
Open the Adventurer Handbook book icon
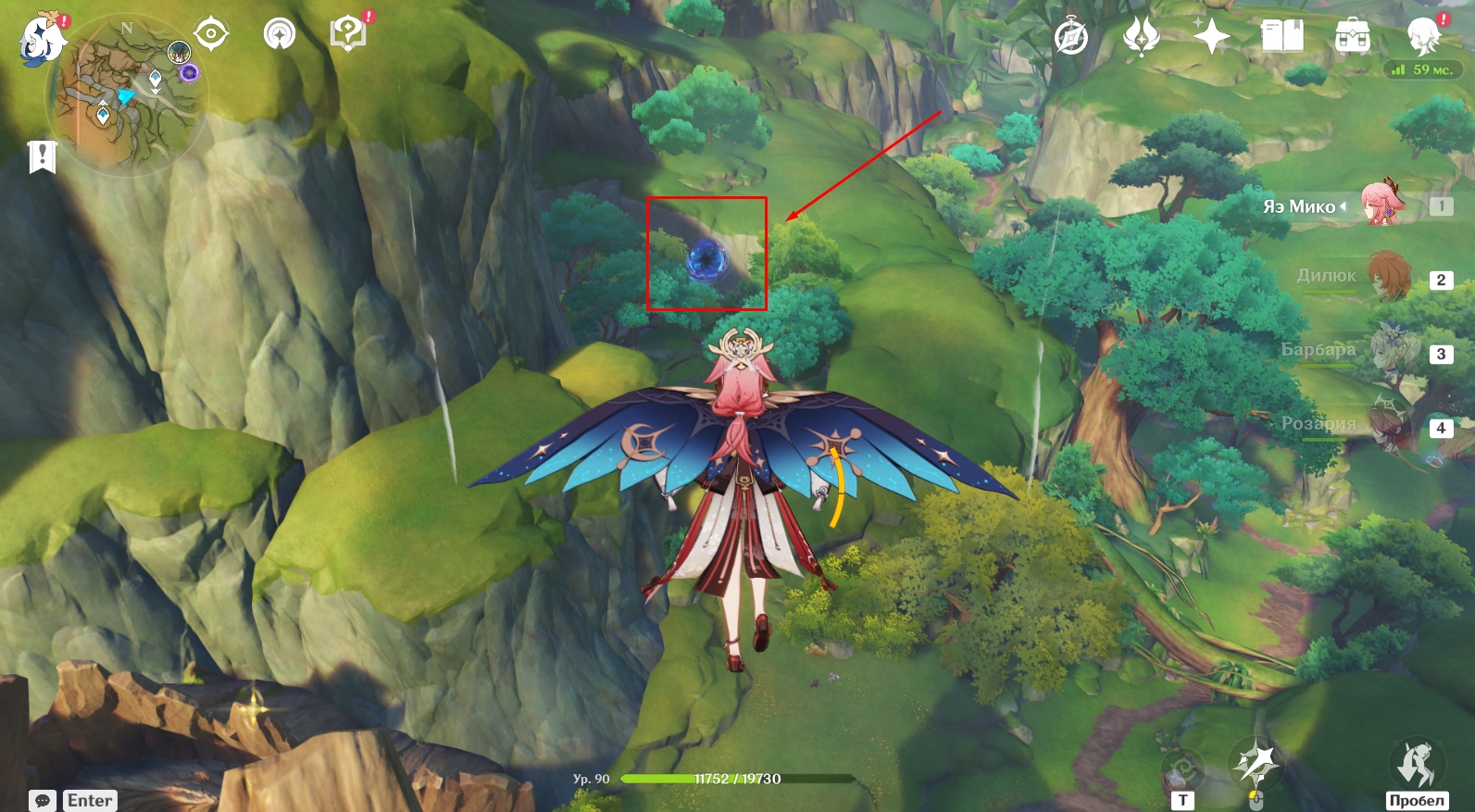(1282, 37)
